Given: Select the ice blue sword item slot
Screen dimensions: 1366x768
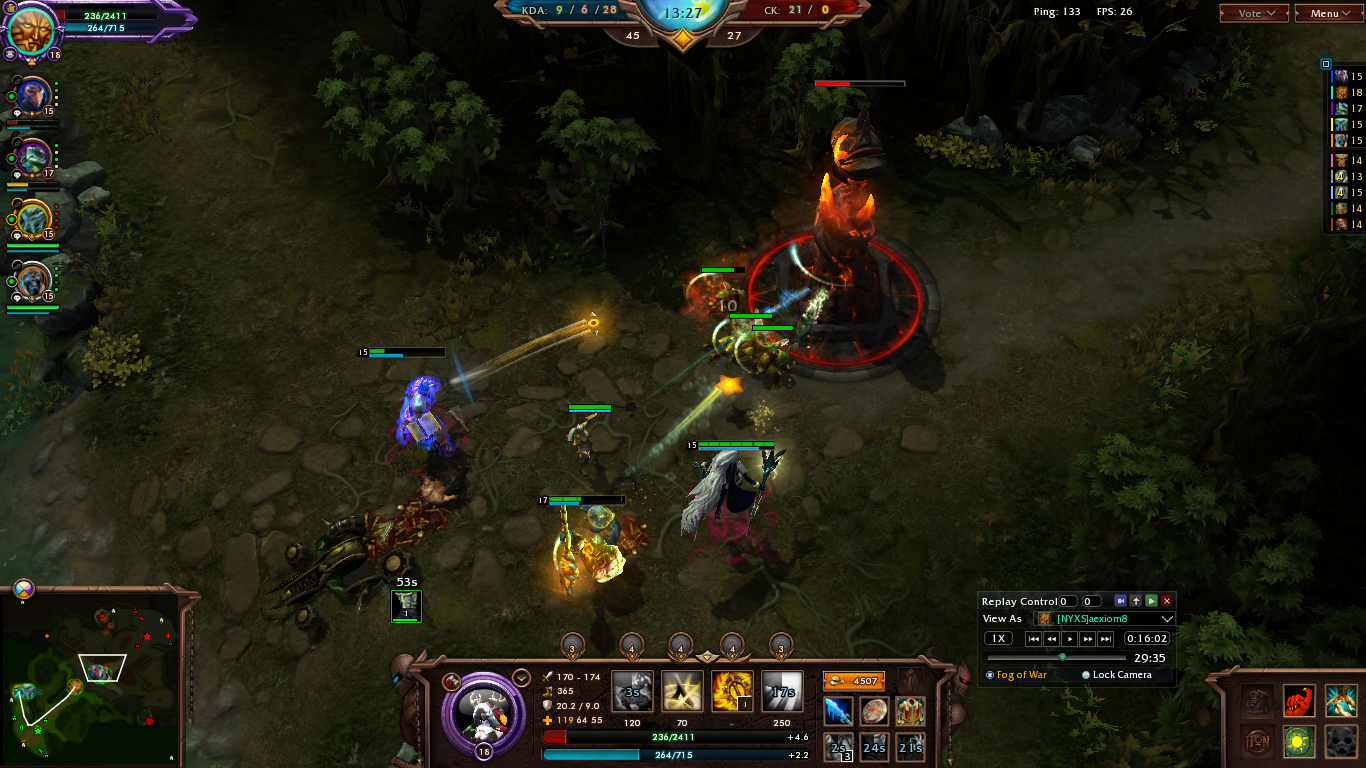Looking at the screenshot, I should click(x=838, y=711).
